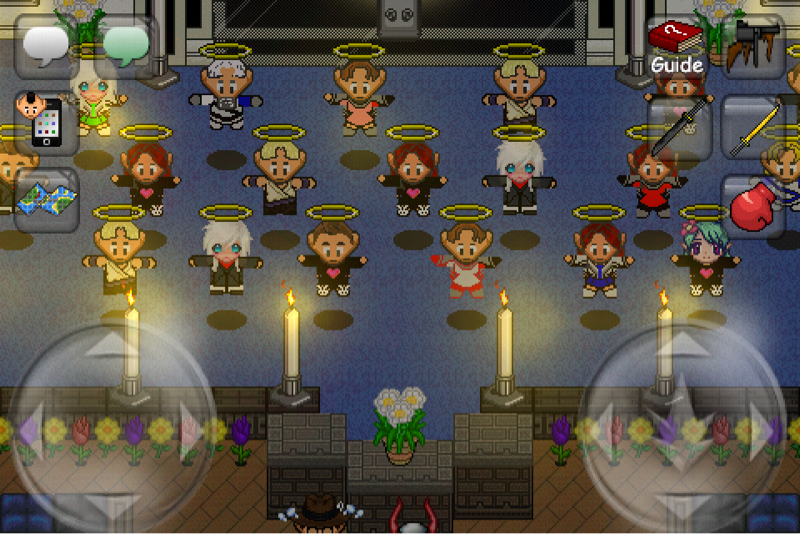
Task: Select the machine gun weapon slot
Action: [x=753, y=46]
